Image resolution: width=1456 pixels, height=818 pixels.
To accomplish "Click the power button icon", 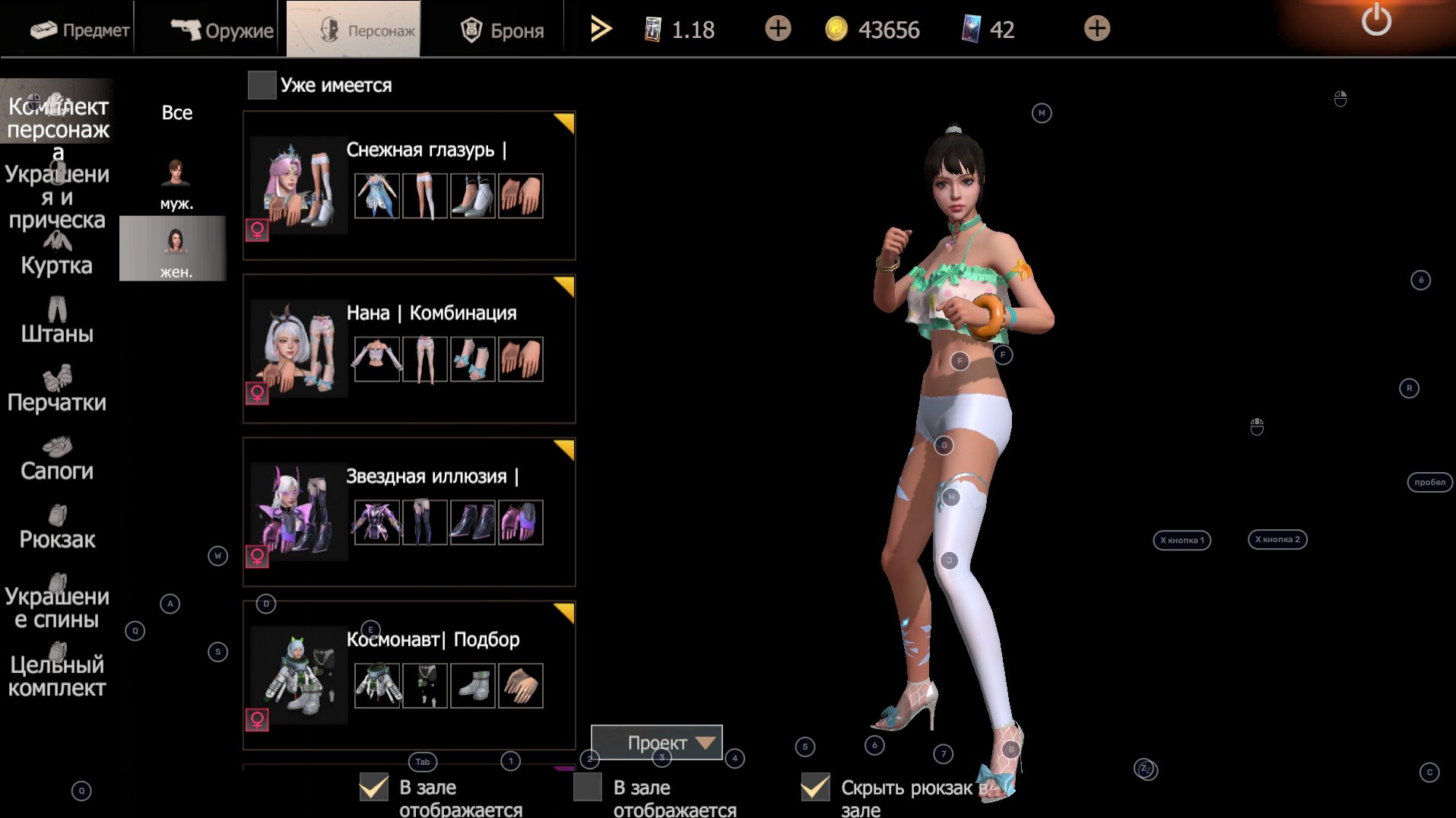I will [1376, 21].
